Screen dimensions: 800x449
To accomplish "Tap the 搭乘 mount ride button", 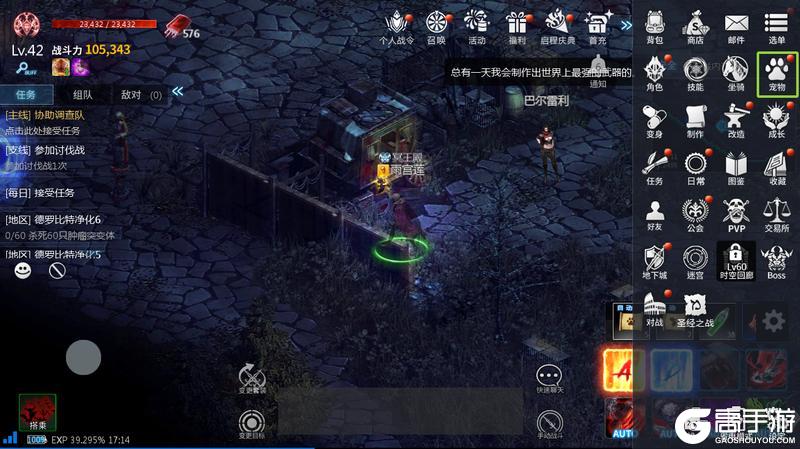I will click(37, 412).
